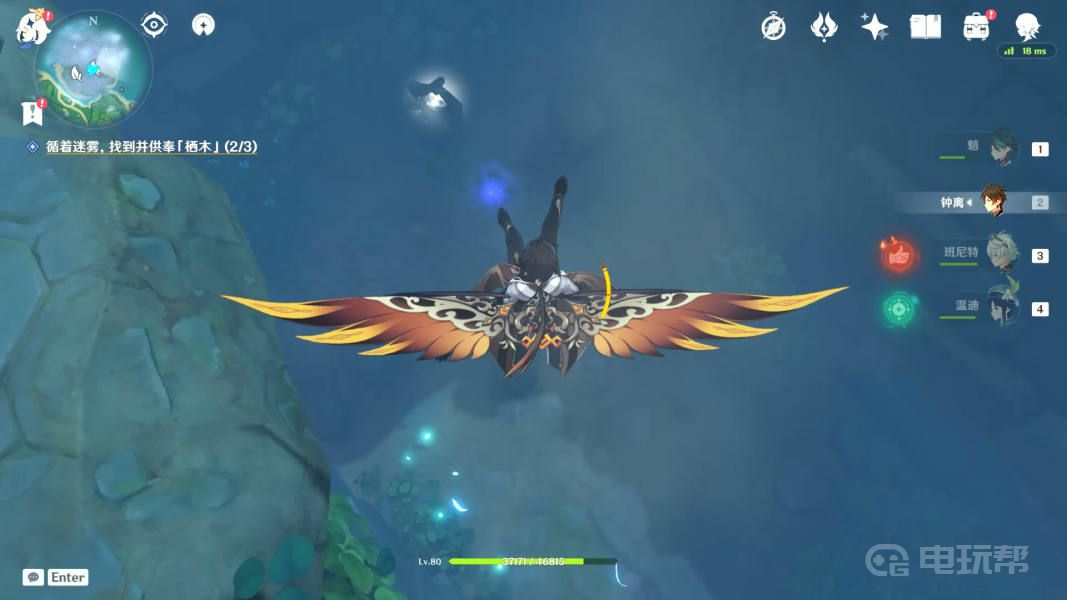Switch to party member 温迪
1067x600 pixels.
1001,308
